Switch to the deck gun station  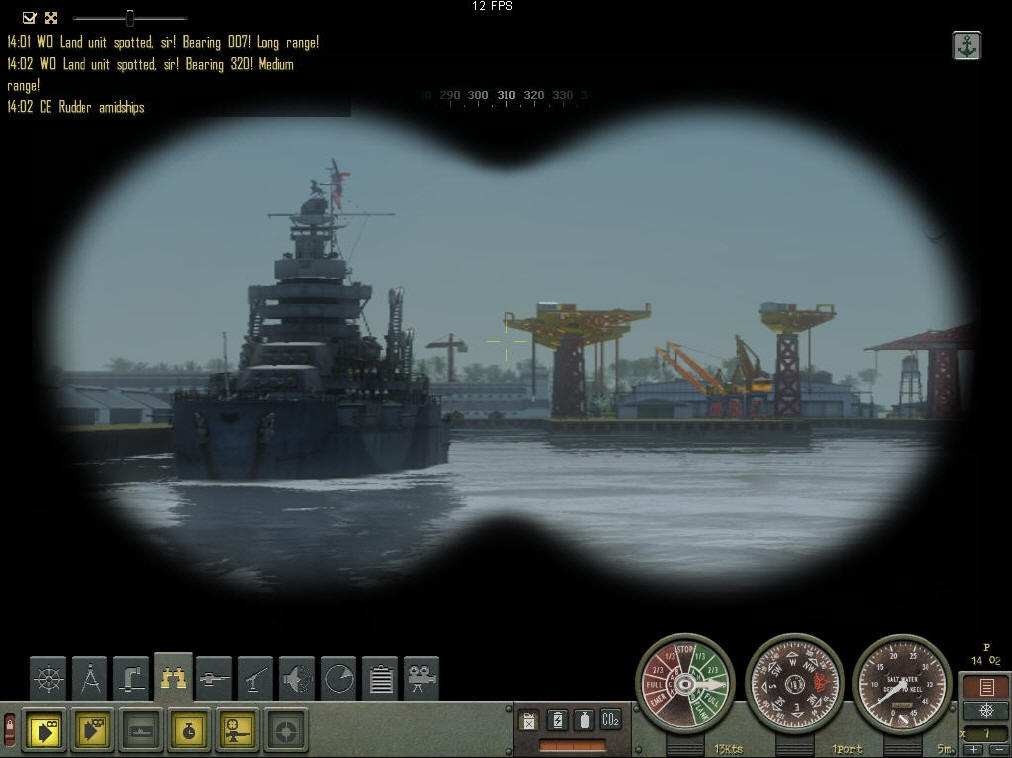click(214, 679)
